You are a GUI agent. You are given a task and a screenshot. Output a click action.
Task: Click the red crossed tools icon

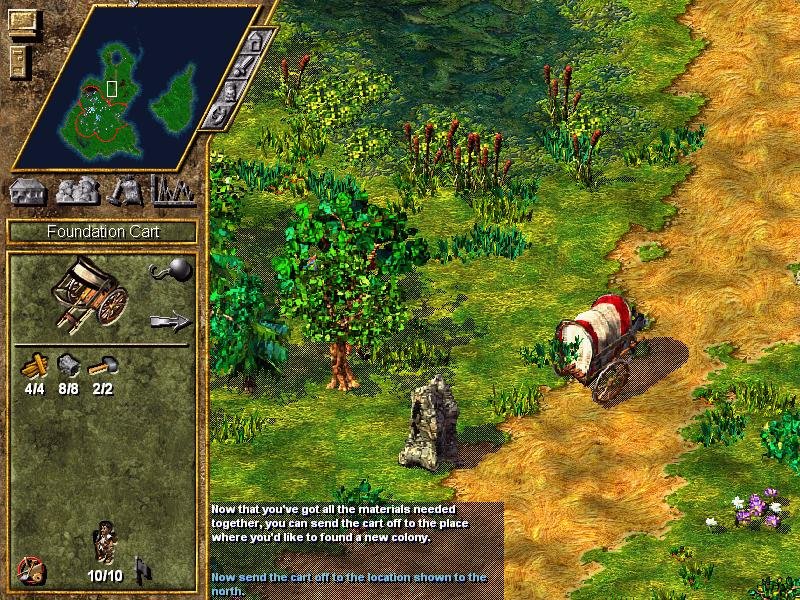click(x=33, y=570)
